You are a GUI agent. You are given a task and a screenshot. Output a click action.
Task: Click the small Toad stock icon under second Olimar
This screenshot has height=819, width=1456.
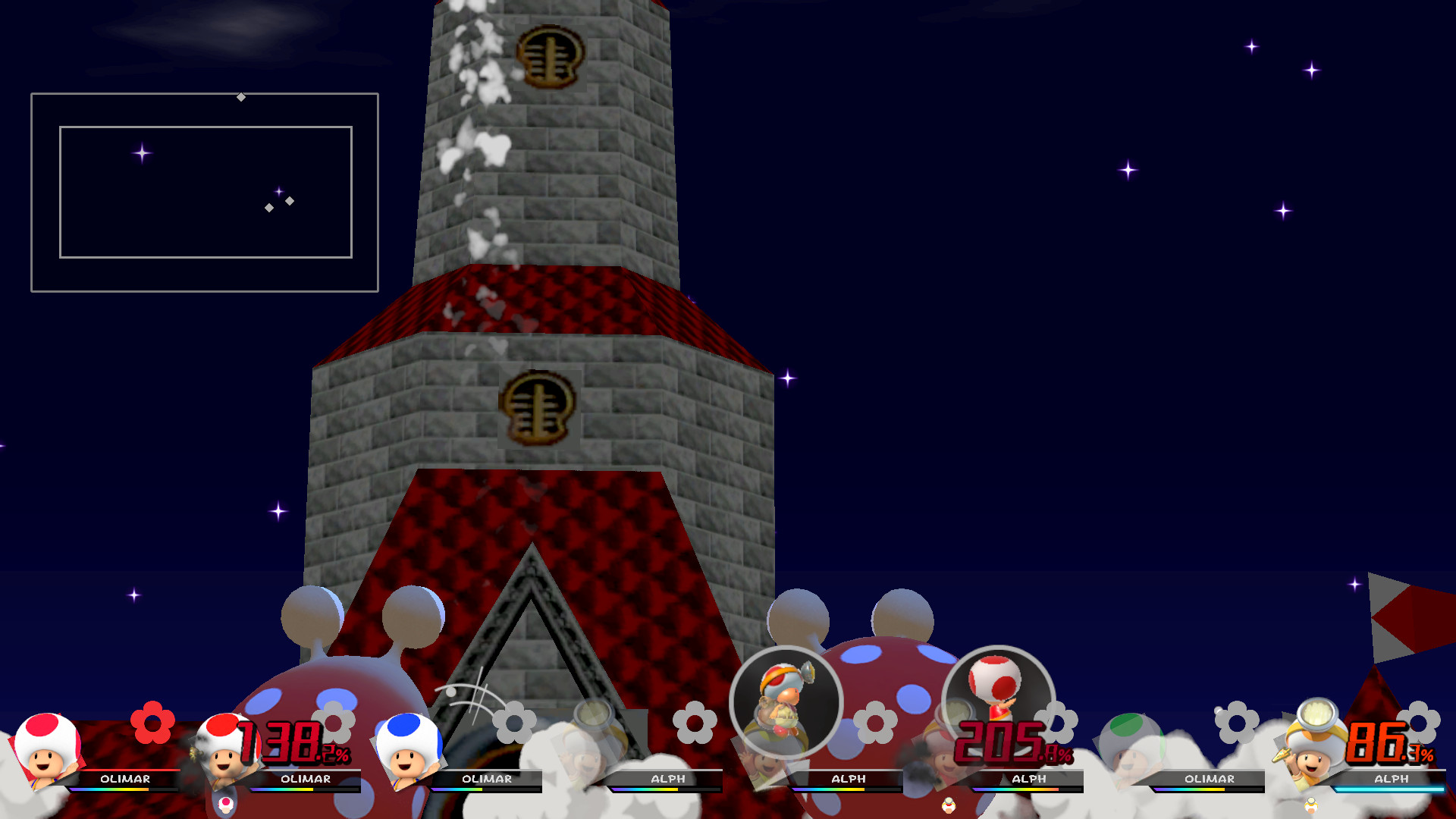(x=227, y=804)
